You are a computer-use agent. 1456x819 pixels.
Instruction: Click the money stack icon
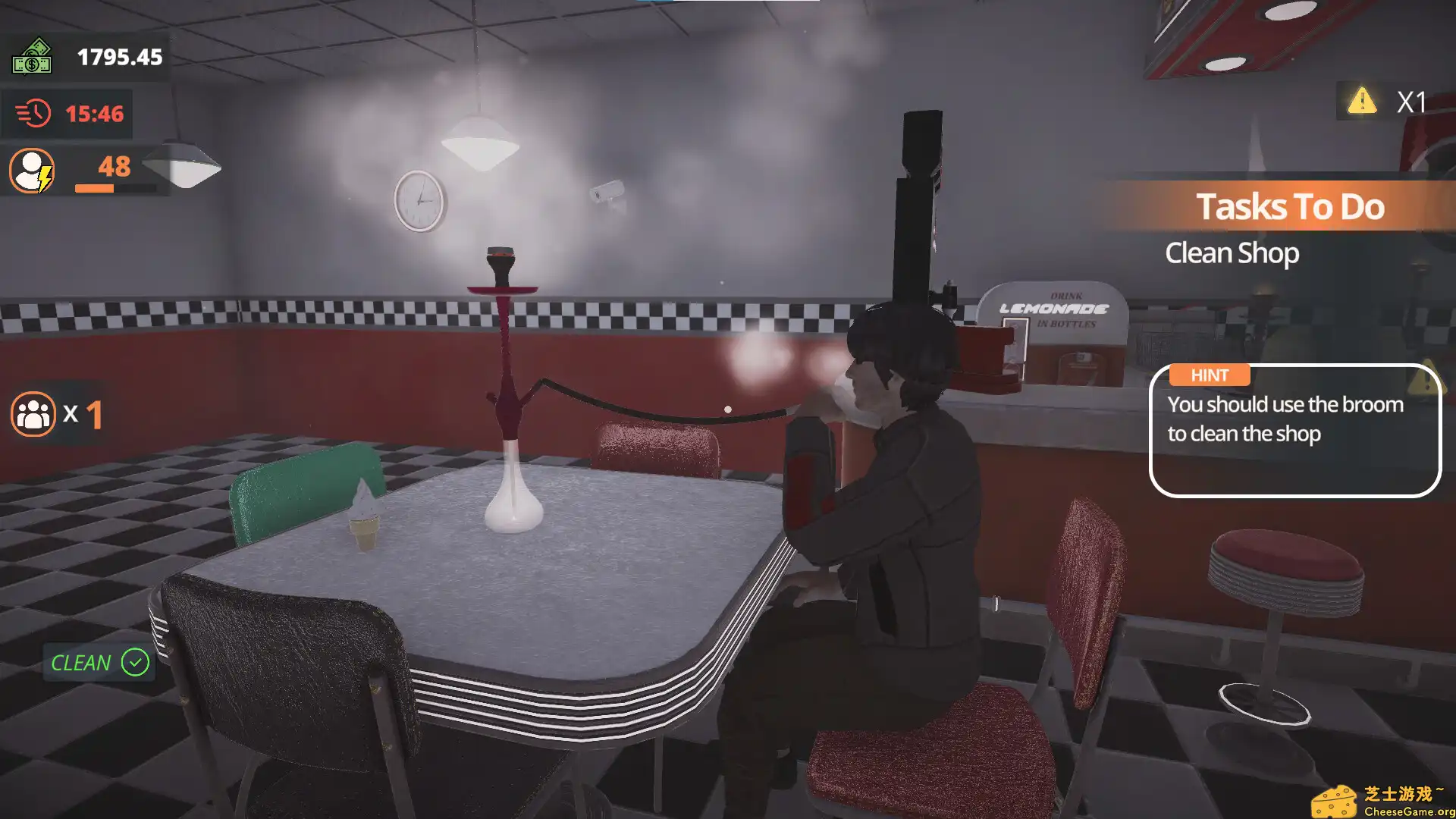point(33,57)
